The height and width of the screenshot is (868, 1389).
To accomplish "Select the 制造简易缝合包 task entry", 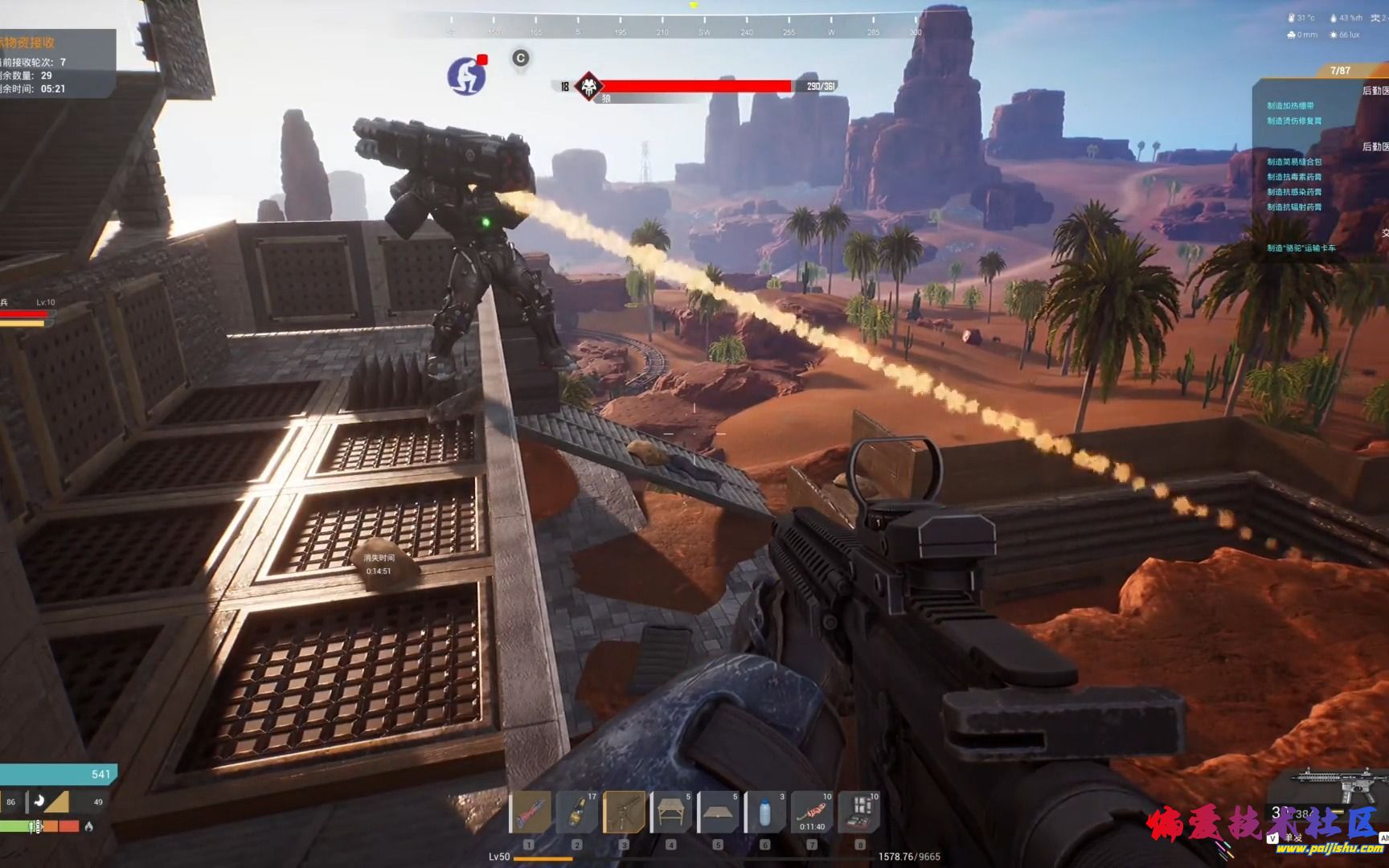I will click(x=1294, y=162).
